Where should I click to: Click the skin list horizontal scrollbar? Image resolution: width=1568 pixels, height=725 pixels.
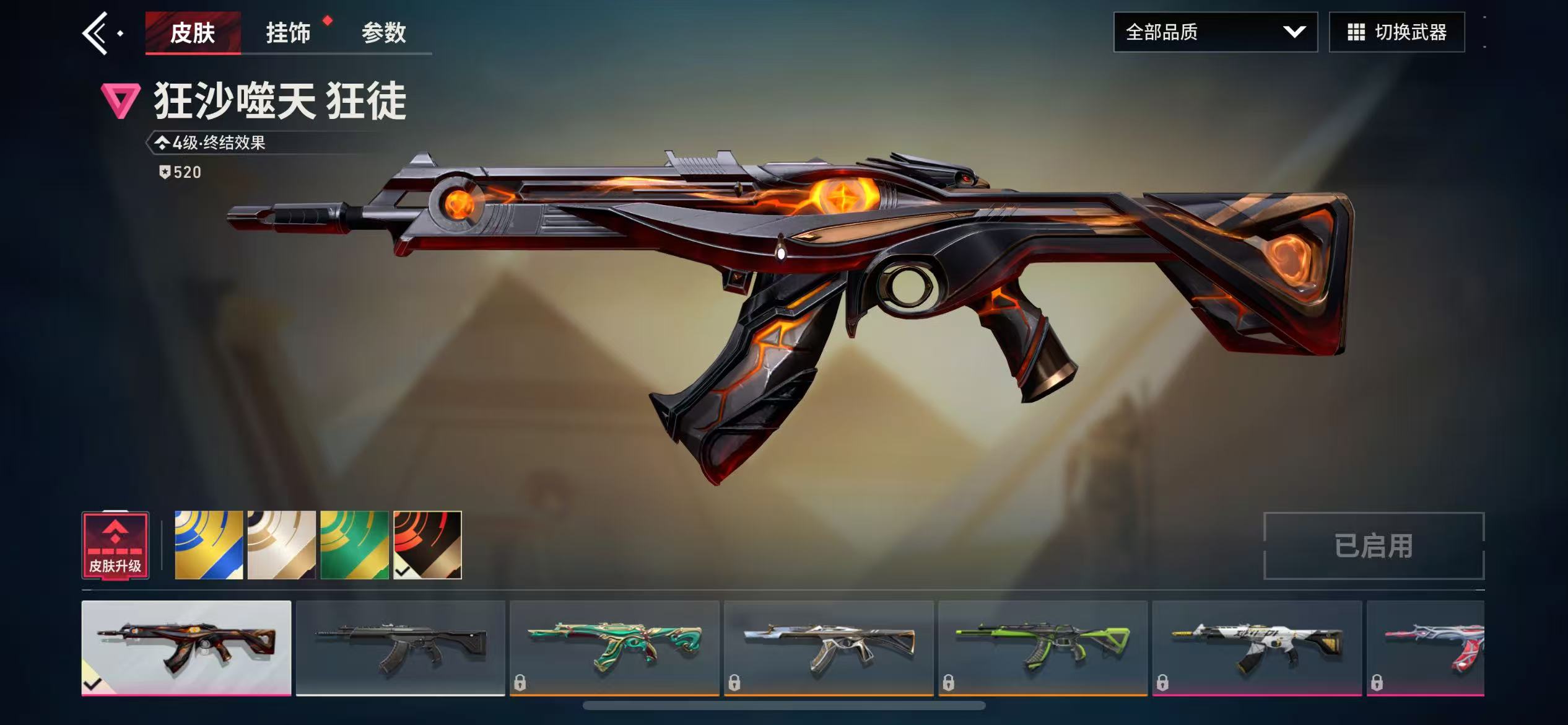(x=784, y=706)
